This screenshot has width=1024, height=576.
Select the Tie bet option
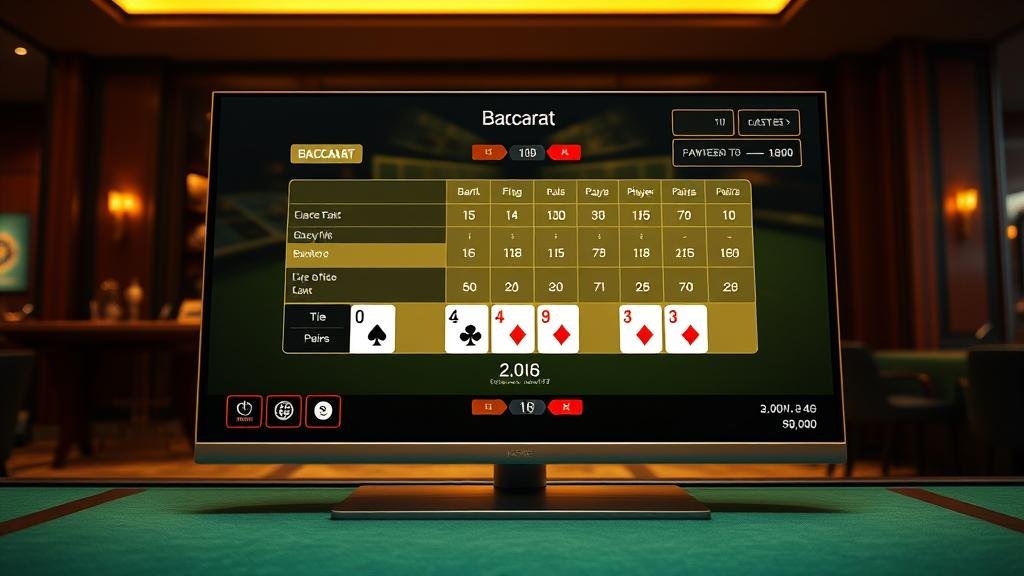(318, 316)
